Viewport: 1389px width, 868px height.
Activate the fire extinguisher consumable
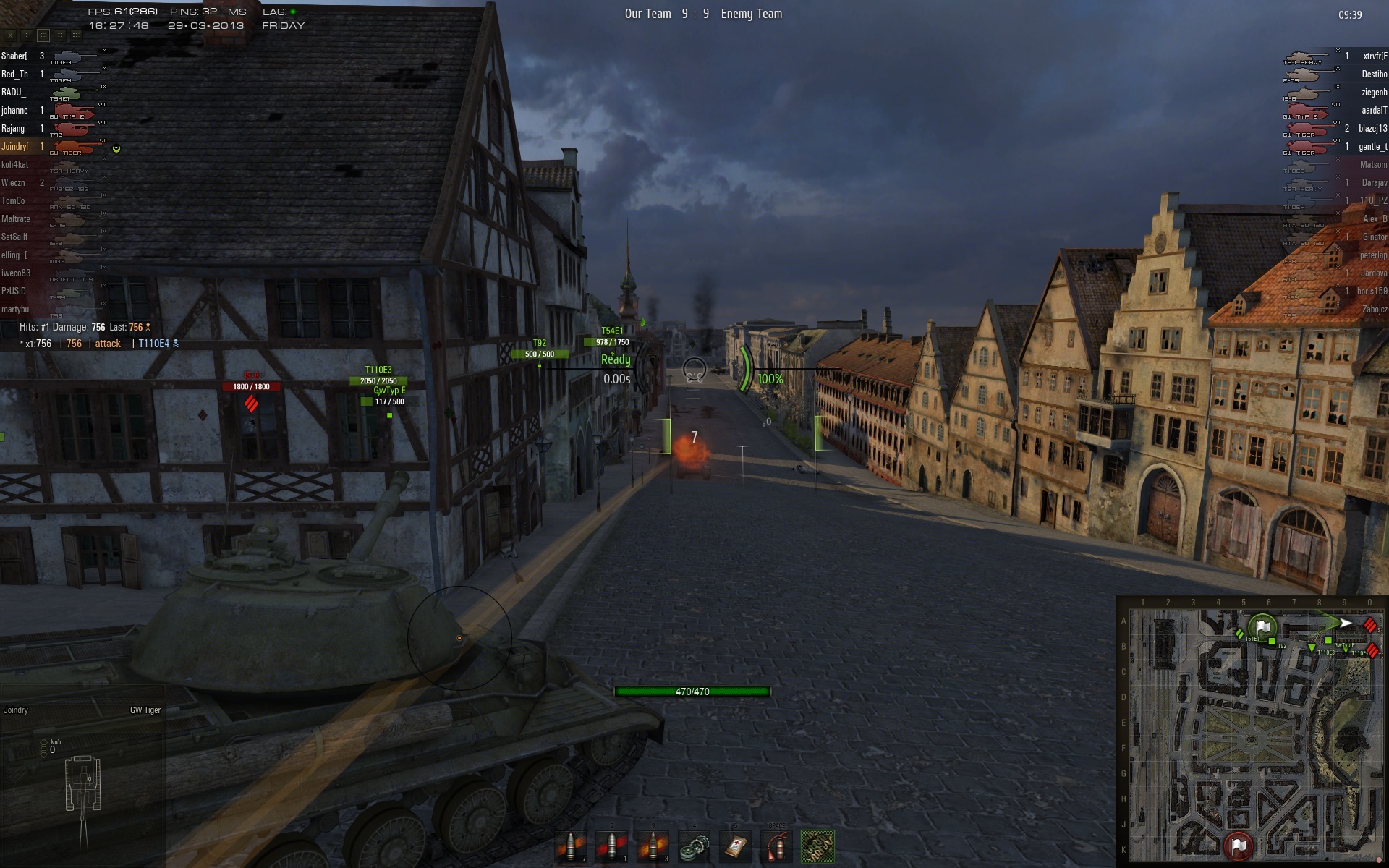coord(776,846)
